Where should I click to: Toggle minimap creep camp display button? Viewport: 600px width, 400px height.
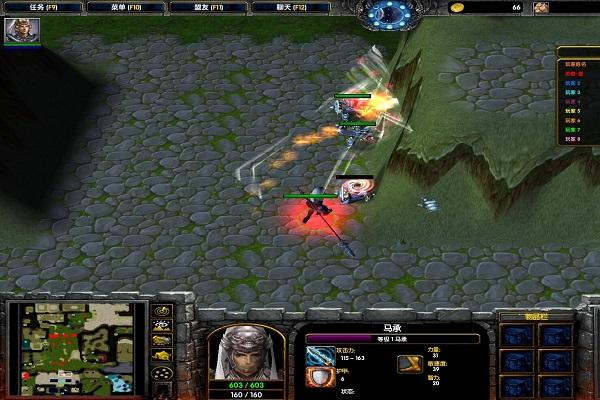[x=161, y=356]
